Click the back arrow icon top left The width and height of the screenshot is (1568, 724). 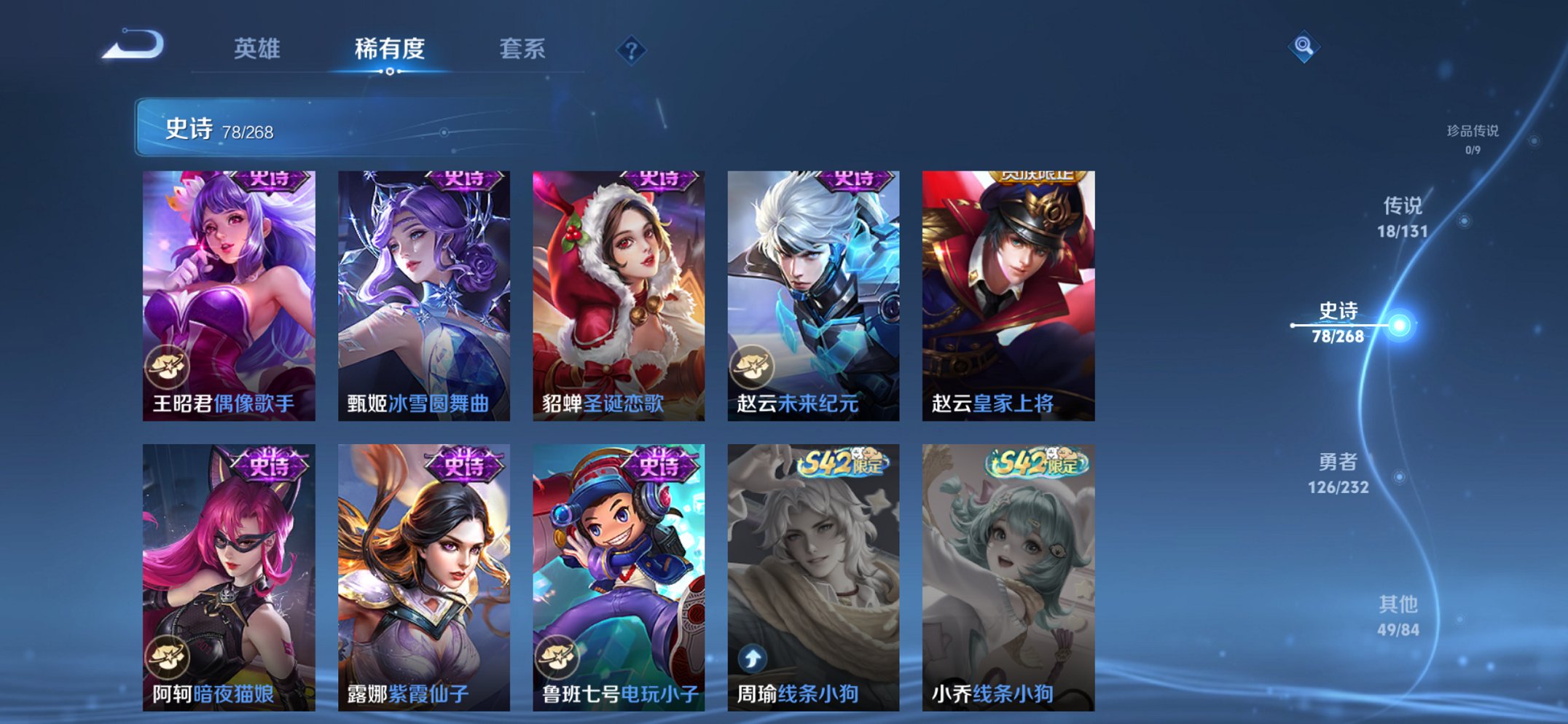tap(135, 47)
